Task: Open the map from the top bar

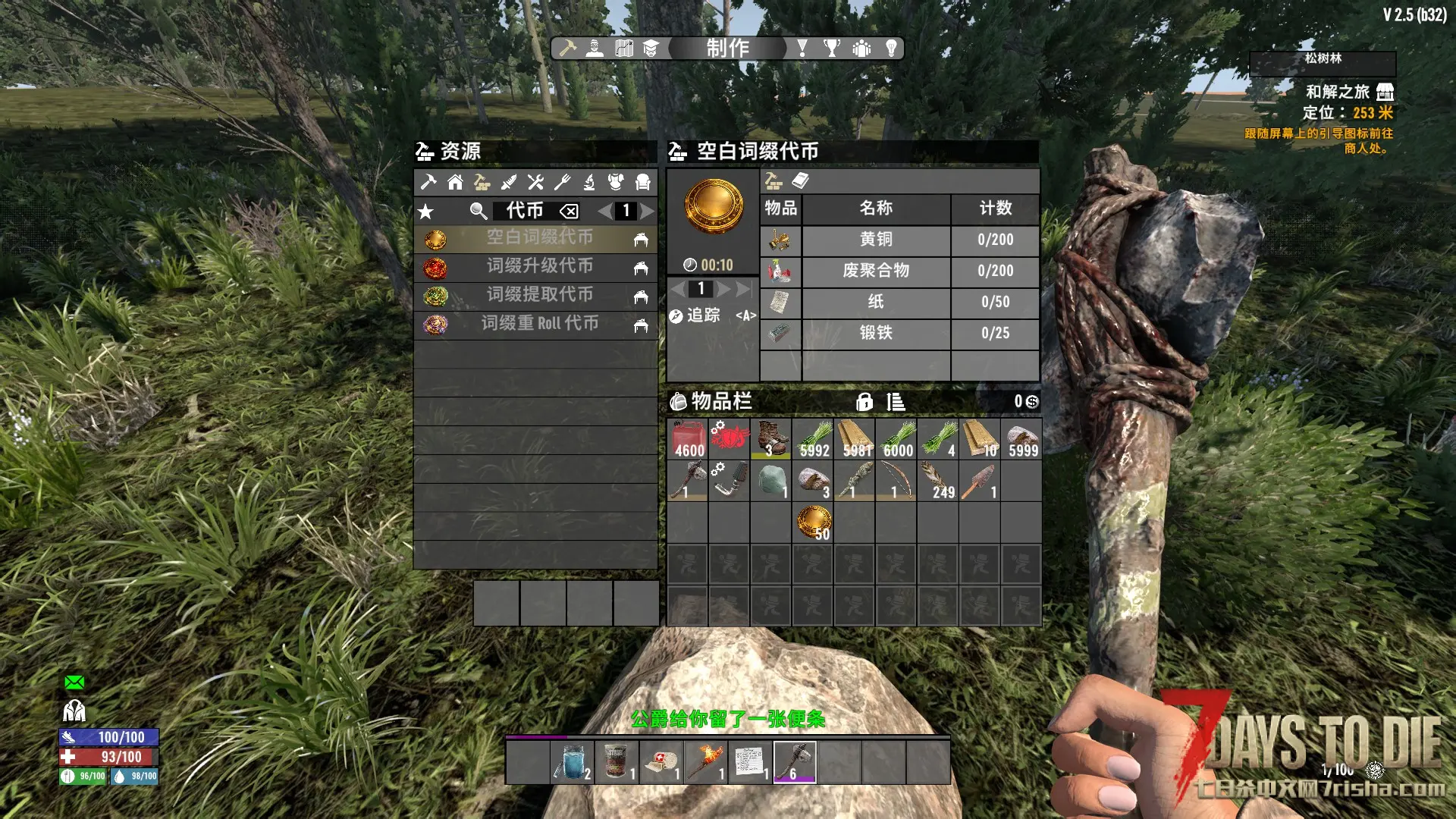Action: [x=623, y=49]
